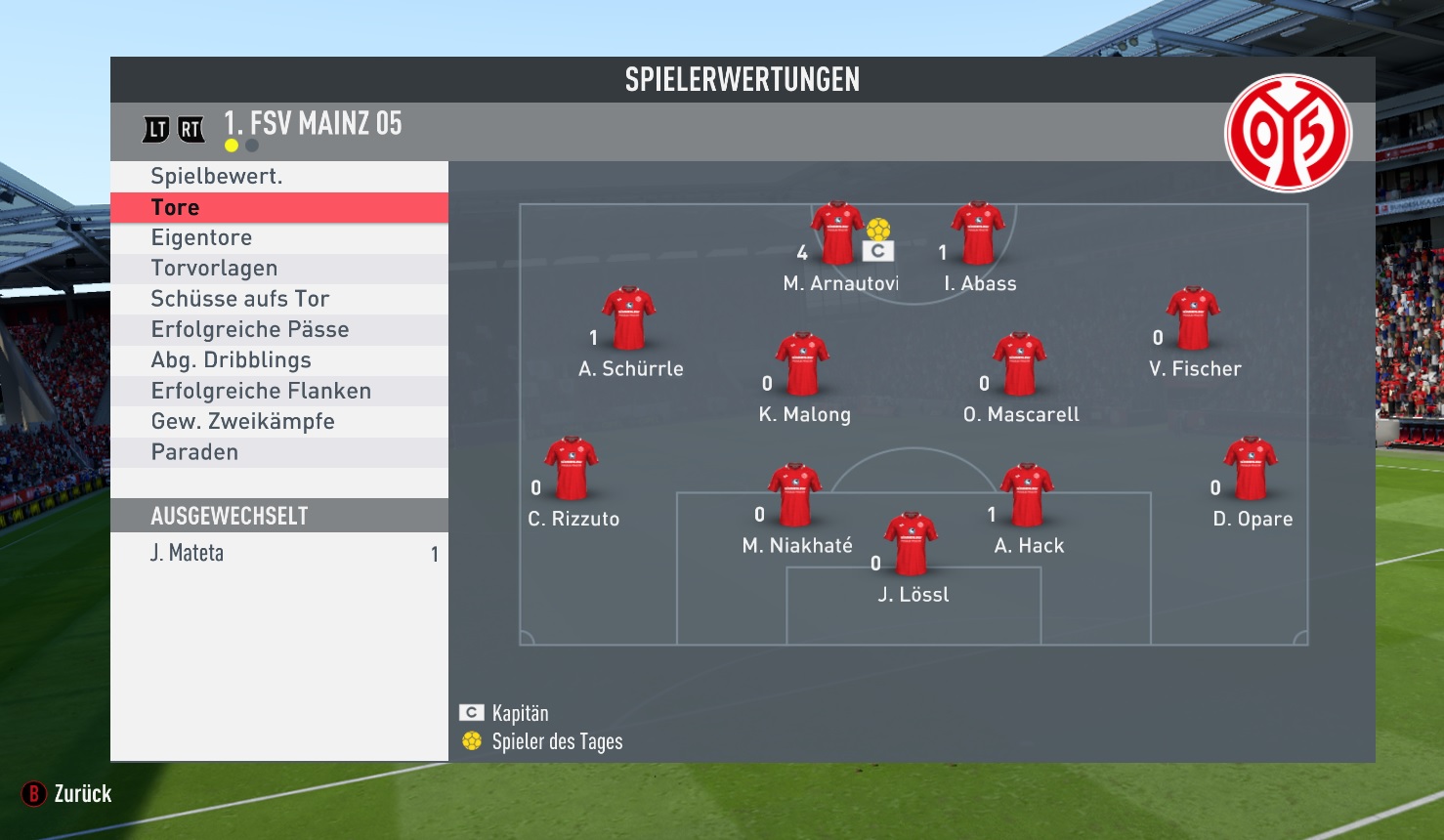View Gew. Zweikämpfe statistics
Screen dimensions: 1444x840
coord(278,422)
